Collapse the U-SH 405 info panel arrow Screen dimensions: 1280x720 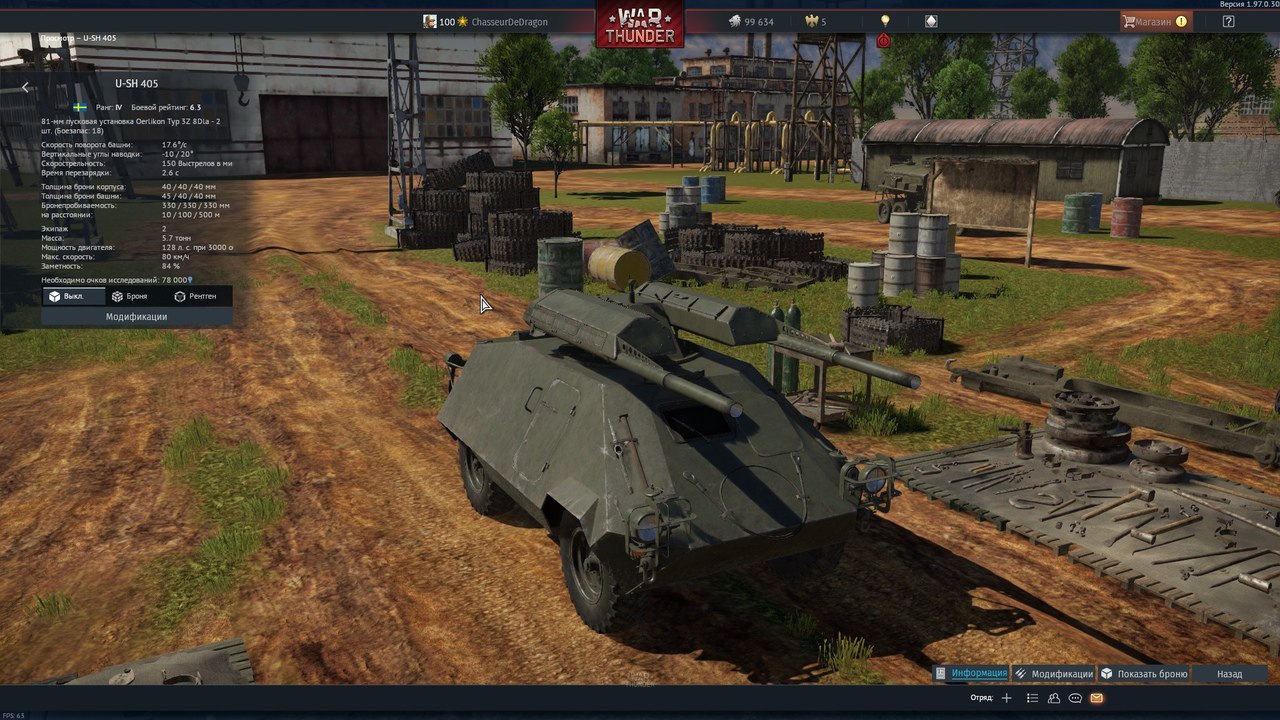tap(25, 87)
